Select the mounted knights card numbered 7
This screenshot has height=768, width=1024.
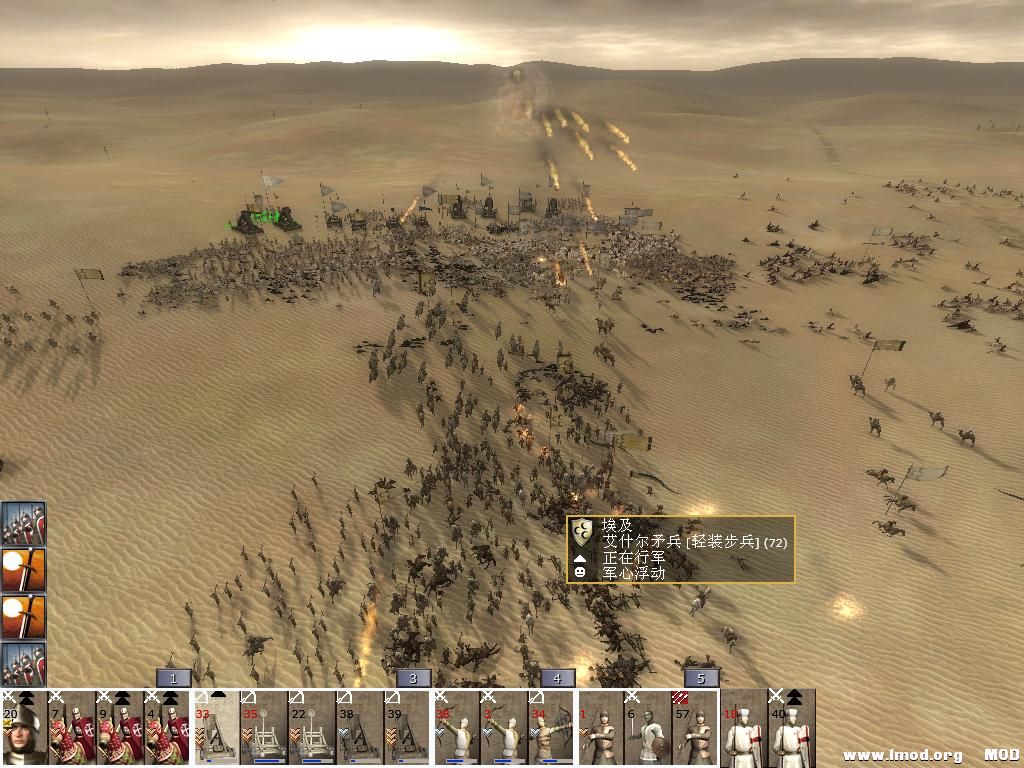[72, 728]
